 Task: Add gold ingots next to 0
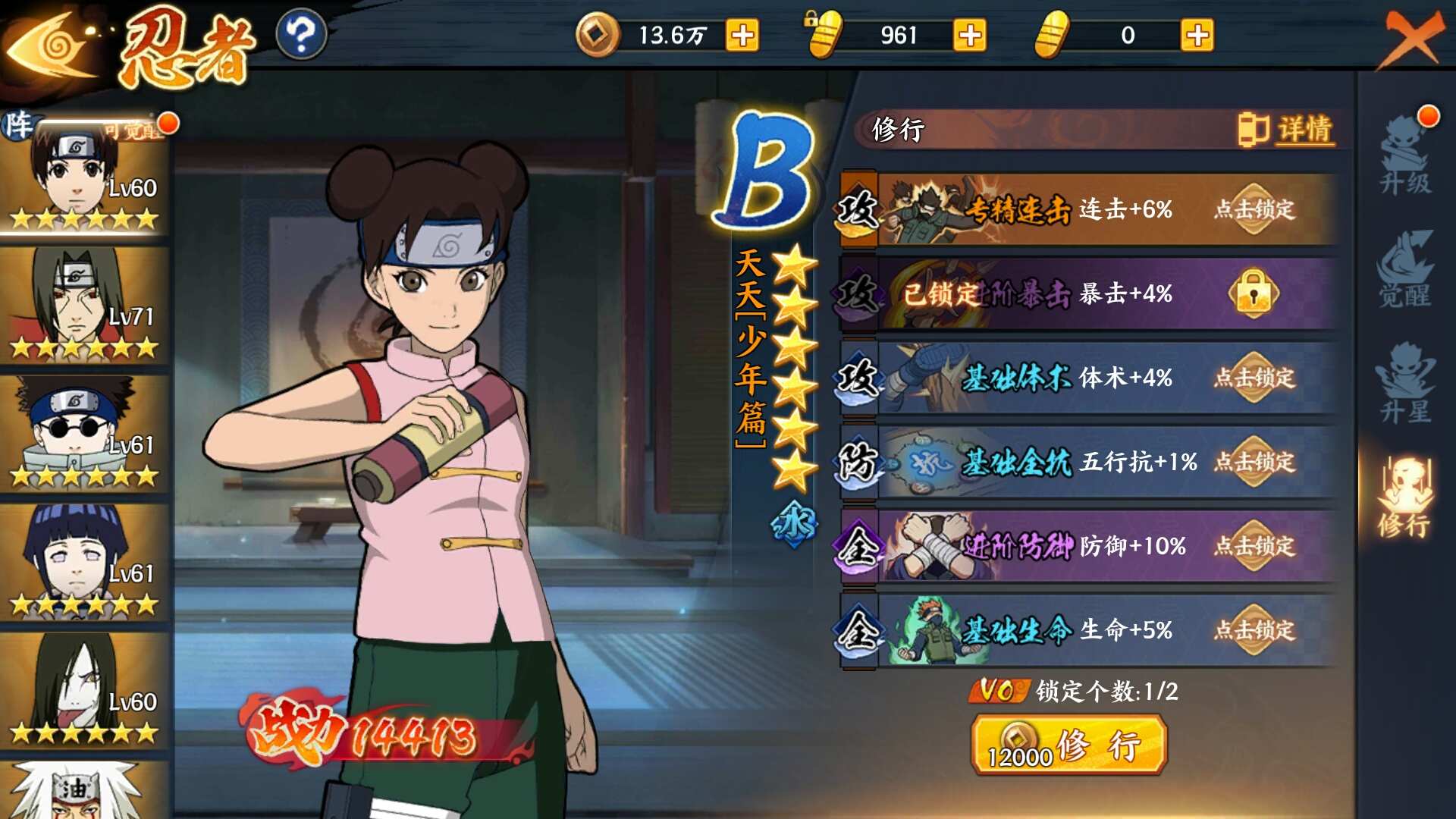click(x=1197, y=35)
